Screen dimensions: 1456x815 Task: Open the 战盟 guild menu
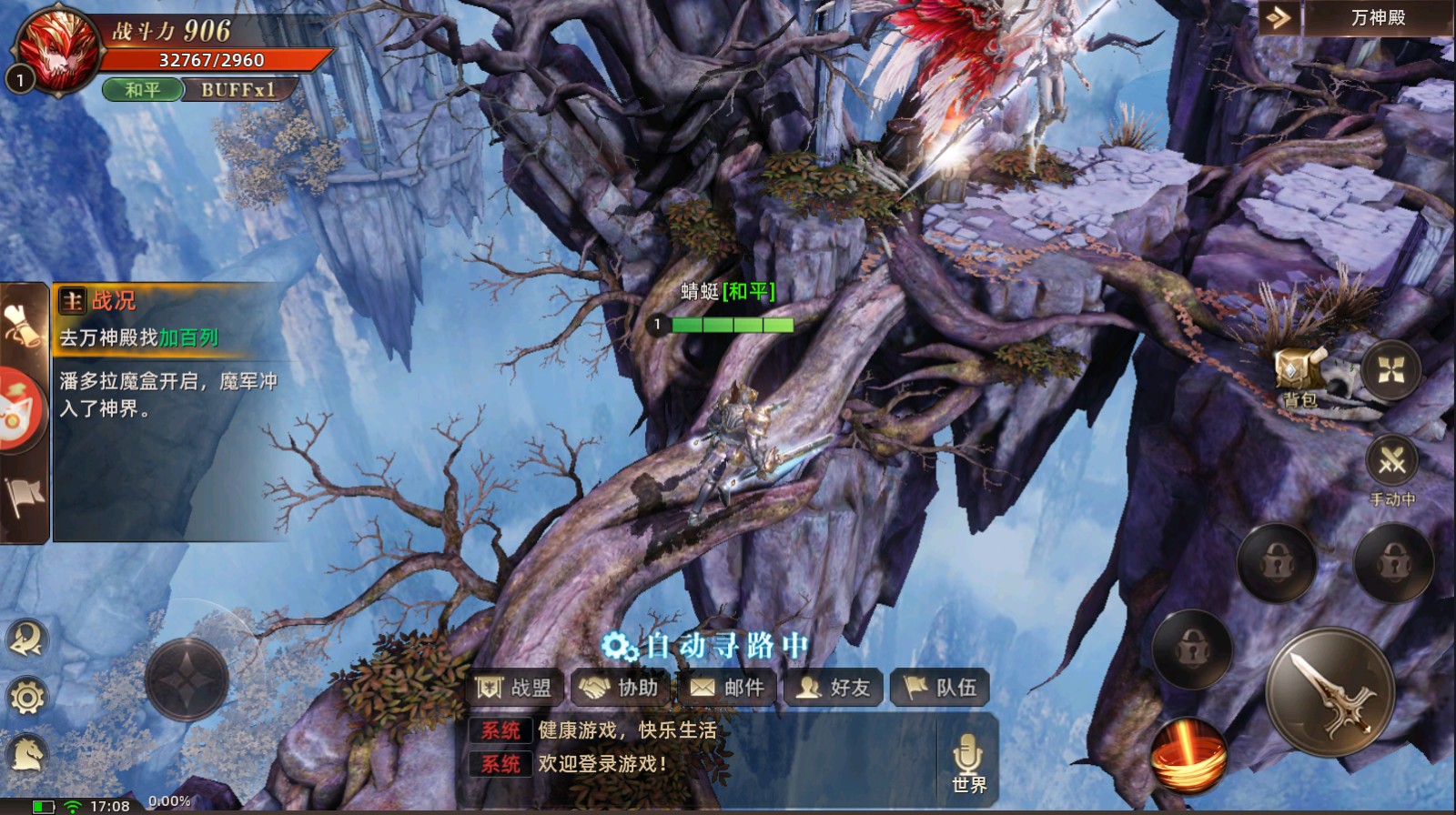click(515, 688)
